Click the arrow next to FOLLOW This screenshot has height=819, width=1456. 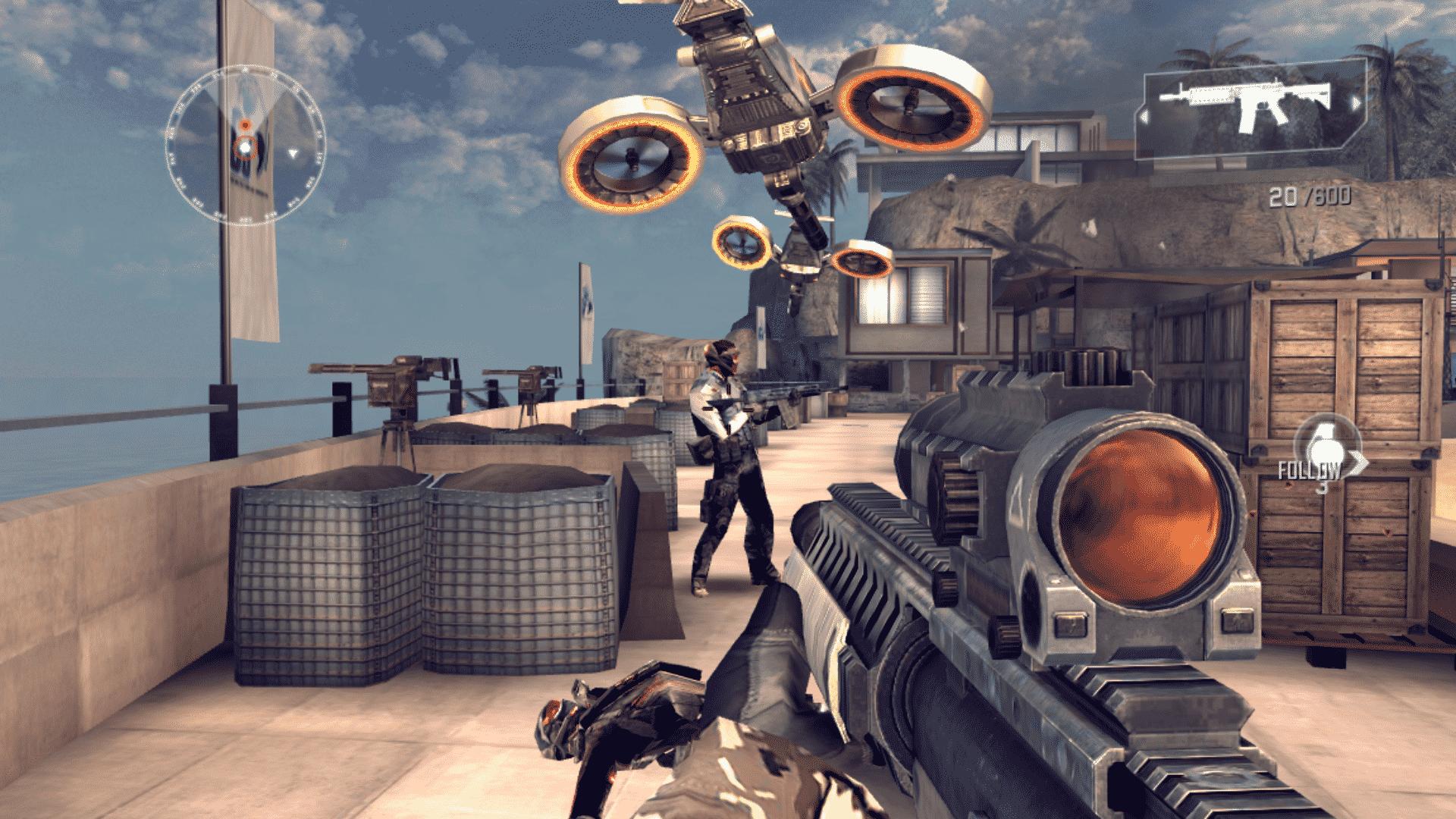click(1358, 463)
